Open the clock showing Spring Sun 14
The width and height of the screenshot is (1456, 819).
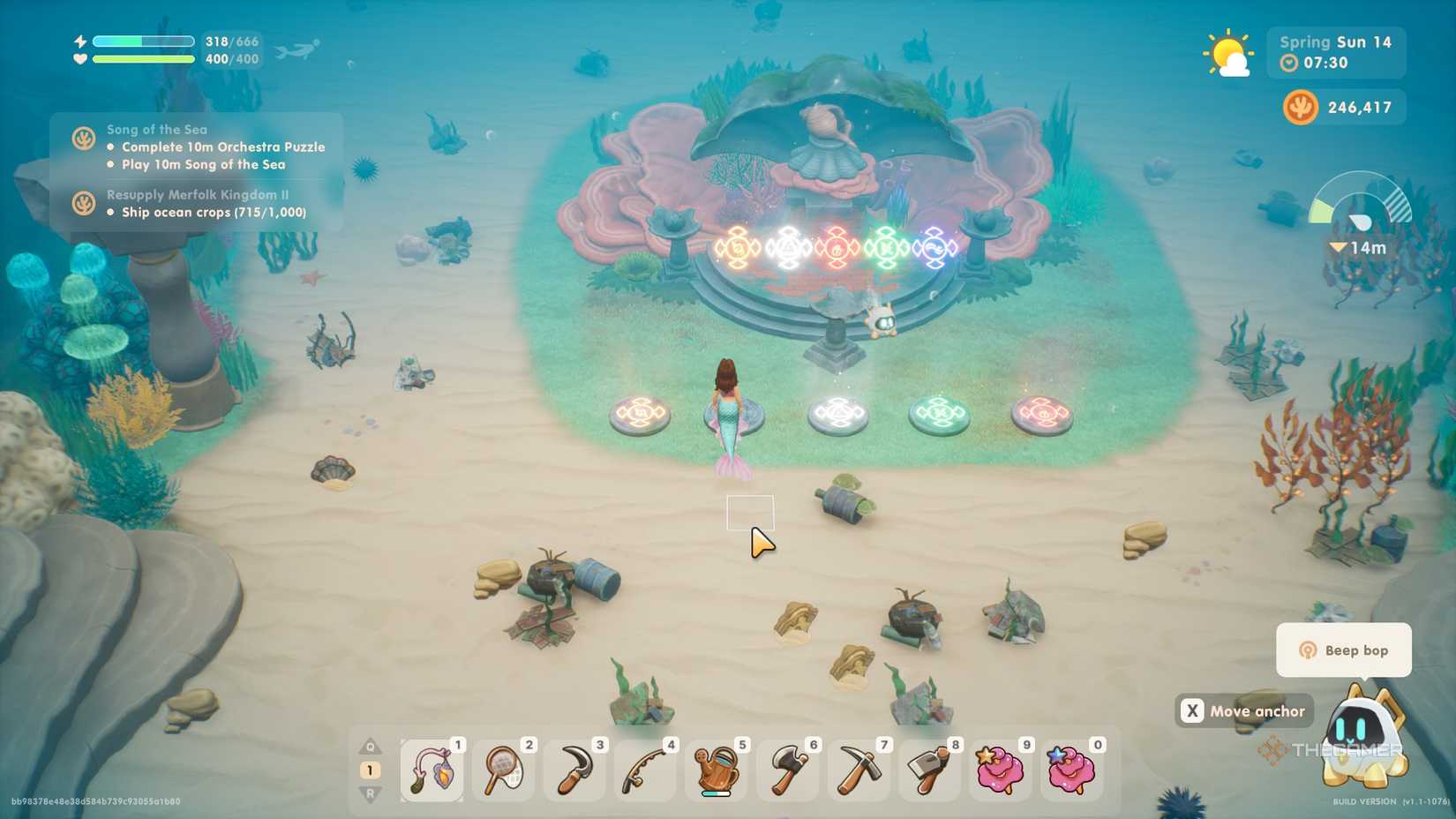(1334, 53)
